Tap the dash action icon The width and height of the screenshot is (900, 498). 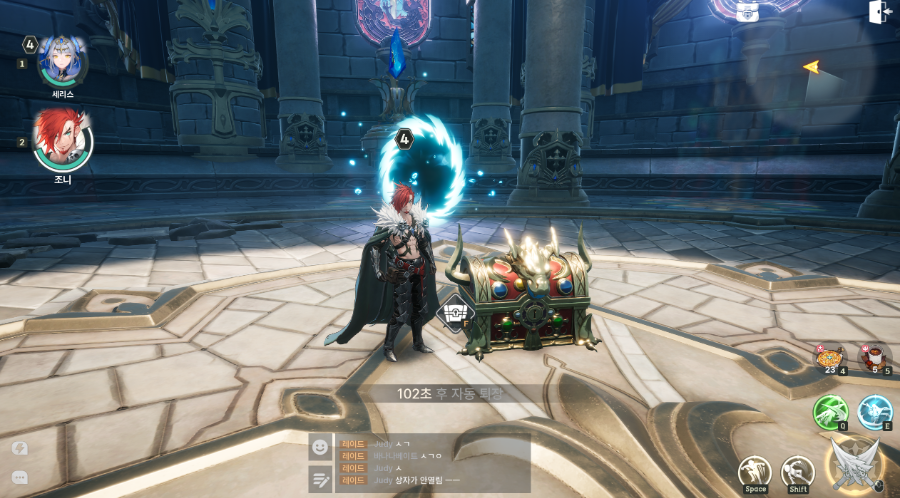click(x=797, y=471)
